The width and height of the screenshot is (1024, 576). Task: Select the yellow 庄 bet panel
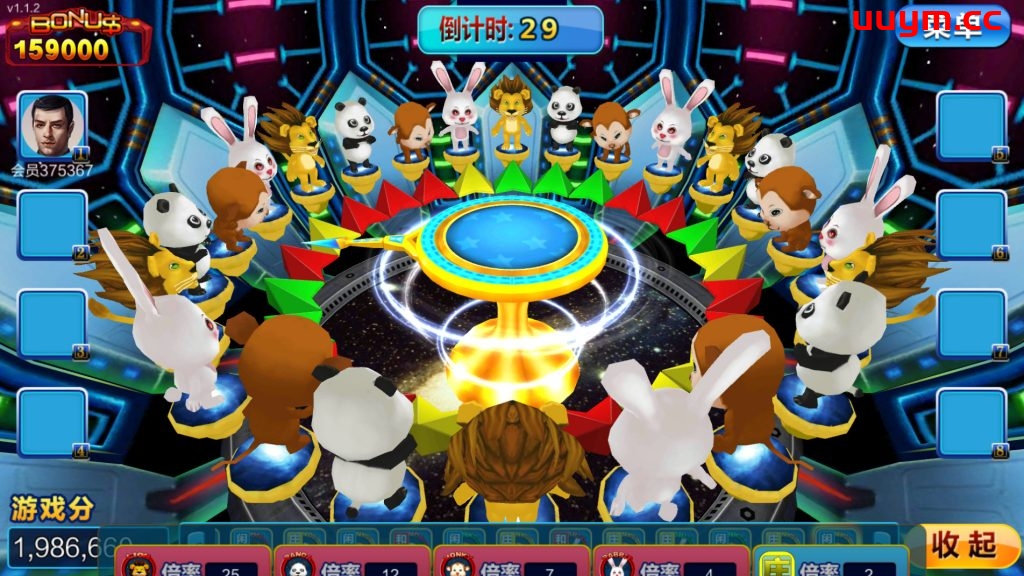(x=830, y=564)
